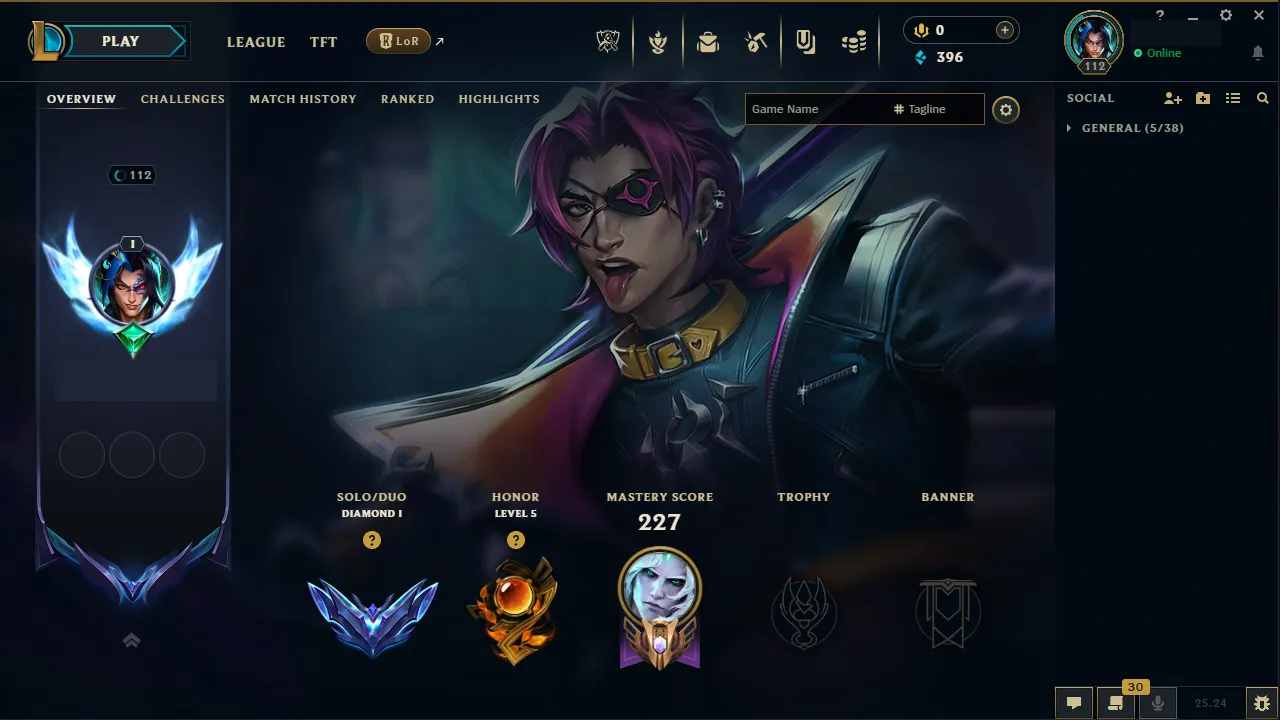Open friend search magnifier in Social panel
The height and width of the screenshot is (720, 1280).
(1262, 97)
